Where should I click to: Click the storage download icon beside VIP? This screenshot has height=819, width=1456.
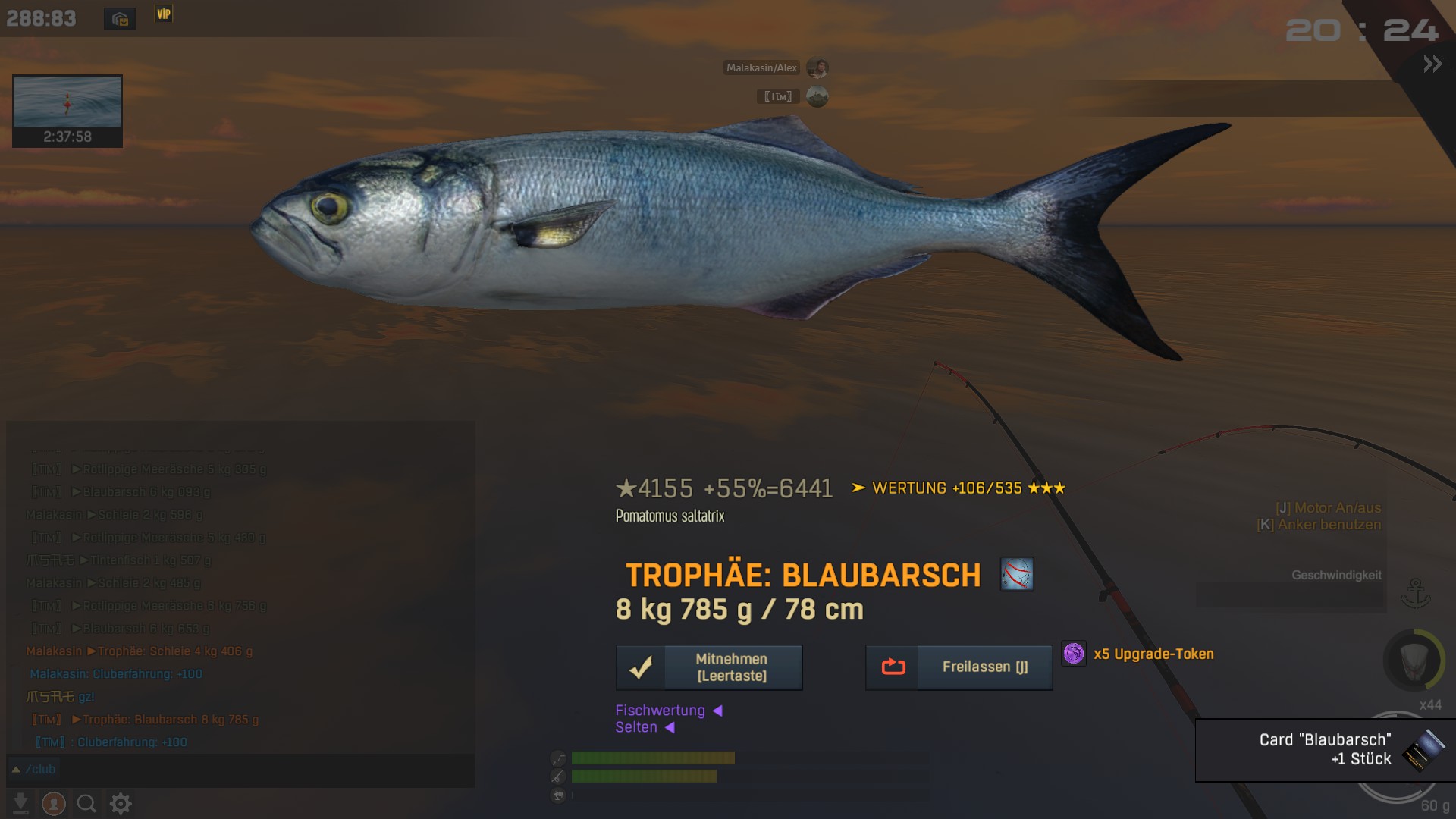coord(120,19)
